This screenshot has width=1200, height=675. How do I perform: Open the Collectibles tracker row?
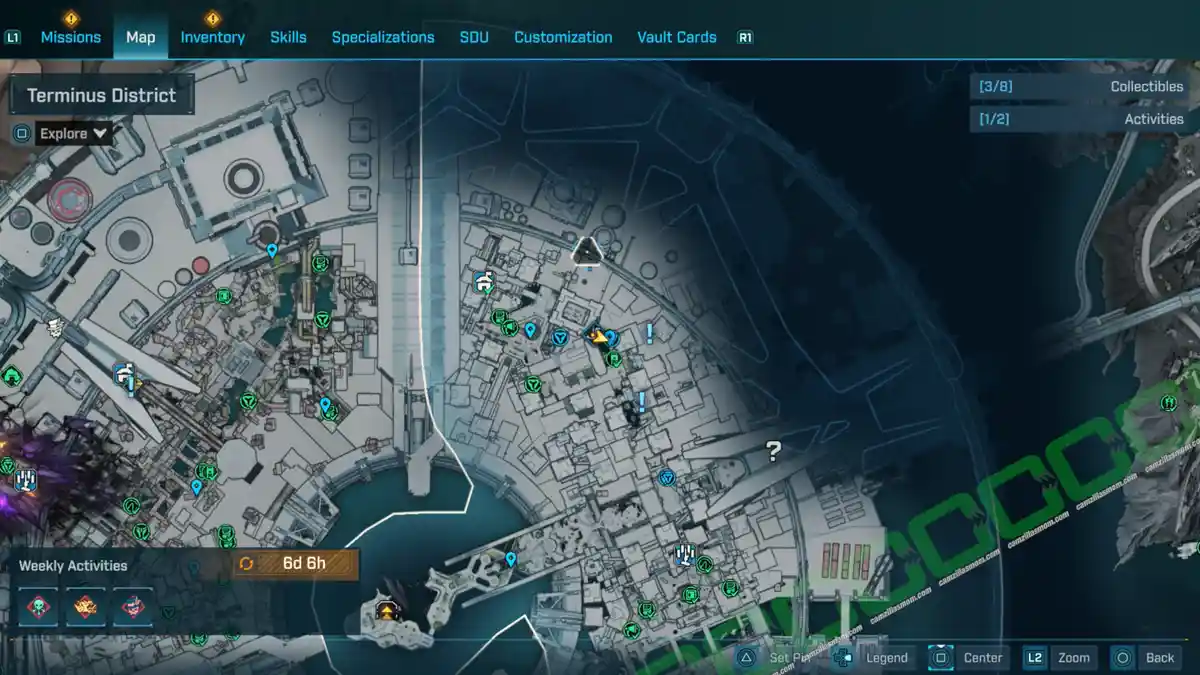pos(1083,87)
